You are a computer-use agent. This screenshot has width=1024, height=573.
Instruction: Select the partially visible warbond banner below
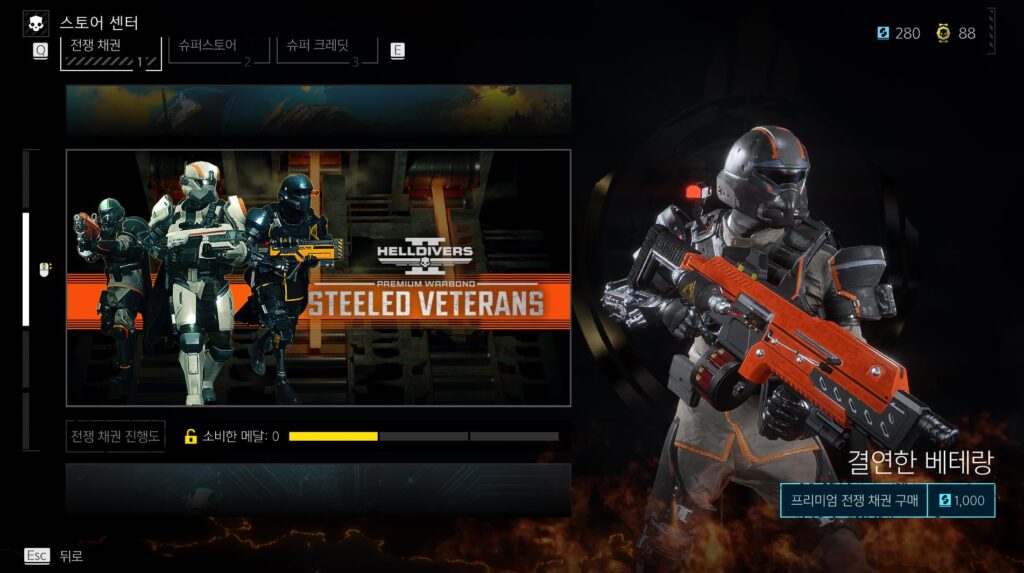(318, 488)
